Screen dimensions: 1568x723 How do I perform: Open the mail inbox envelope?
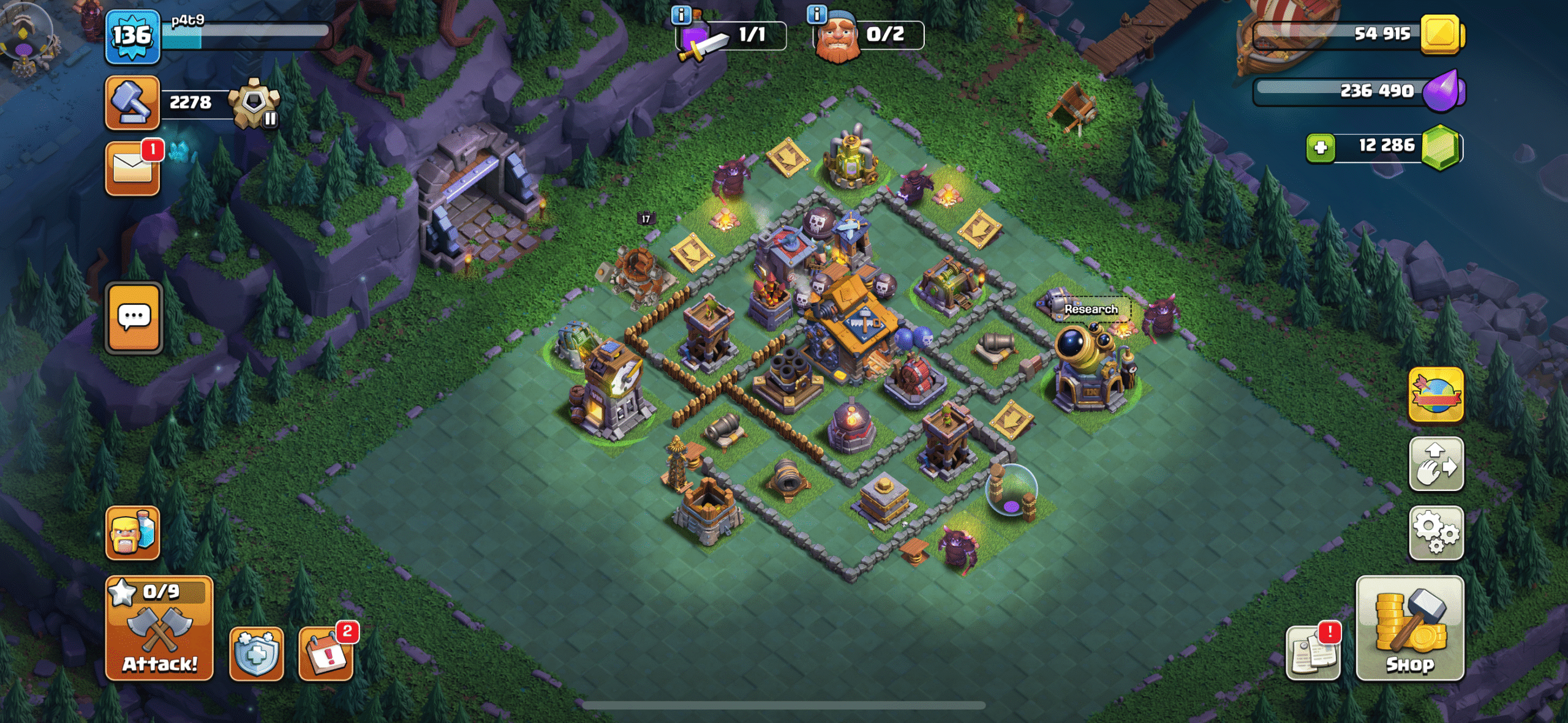point(132,169)
